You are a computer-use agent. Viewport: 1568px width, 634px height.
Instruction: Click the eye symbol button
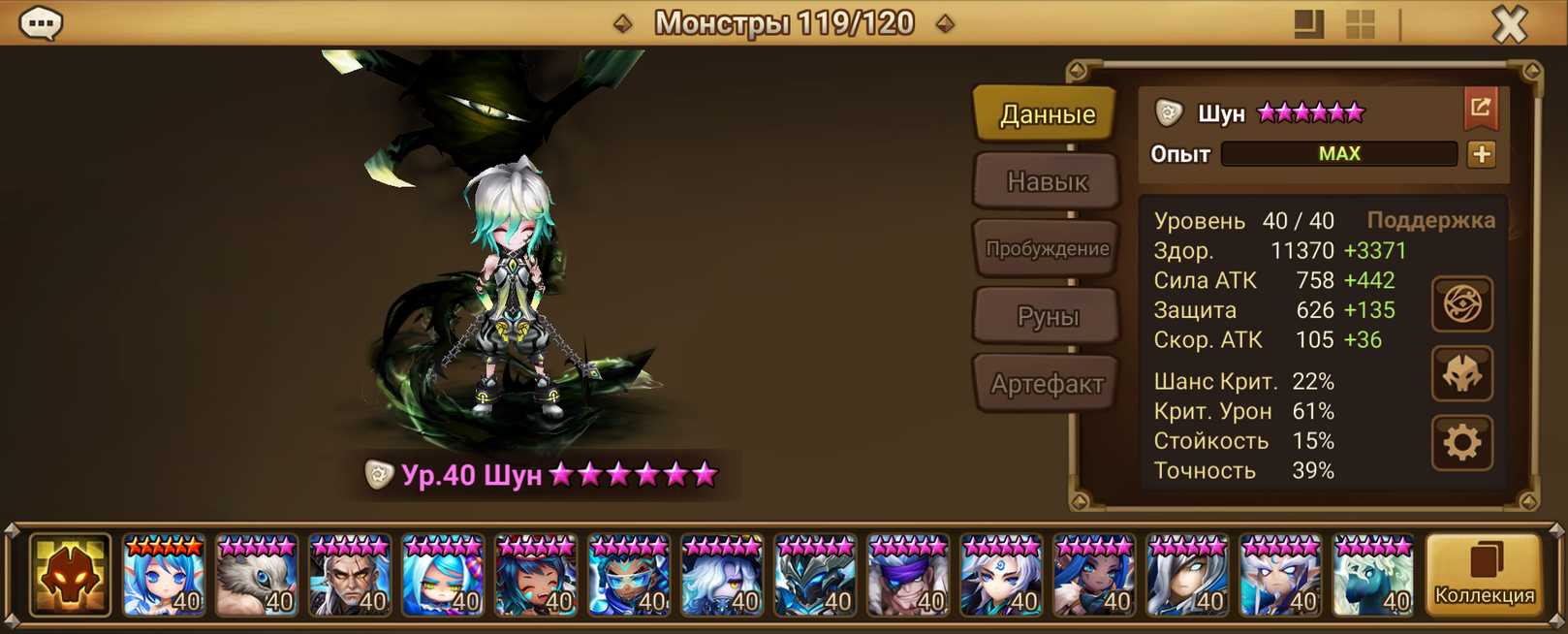click(x=1461, y=304)
